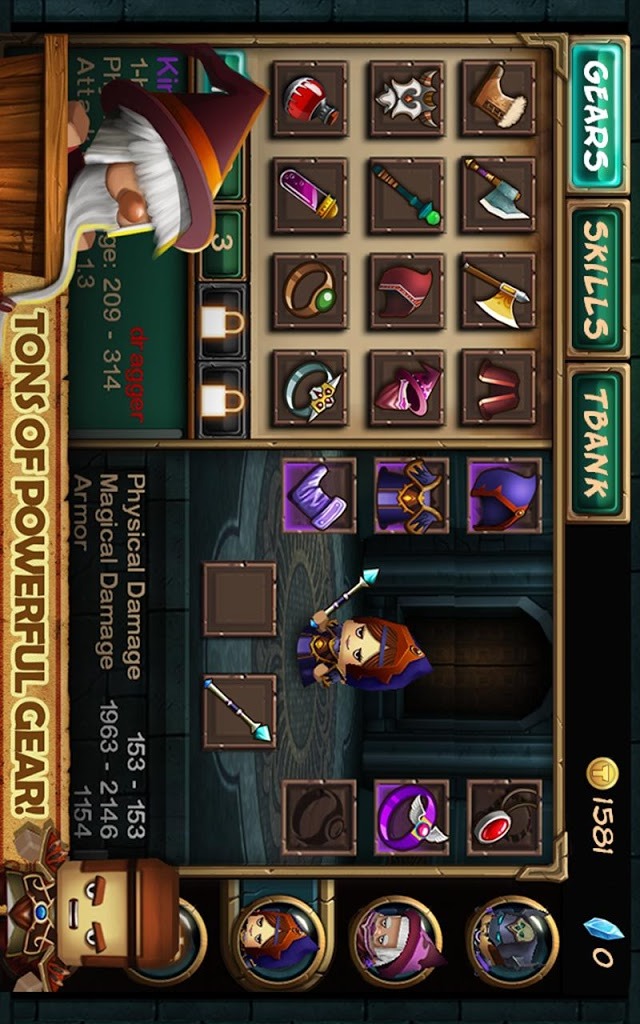Select the equipped purple helmet slot
640x1024 pixels.
point(504,496)
